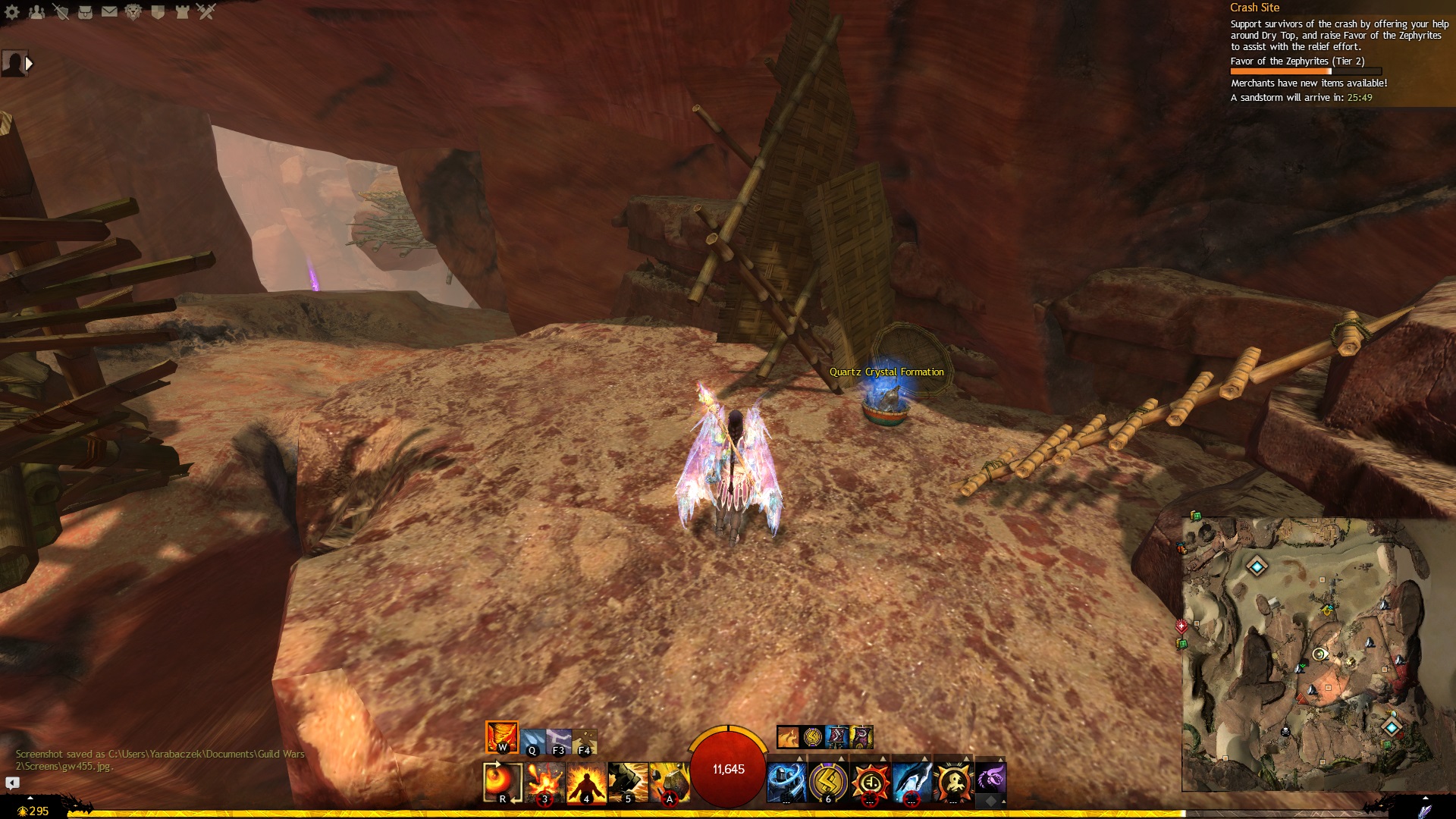Open the inventory bag icon

85,11
